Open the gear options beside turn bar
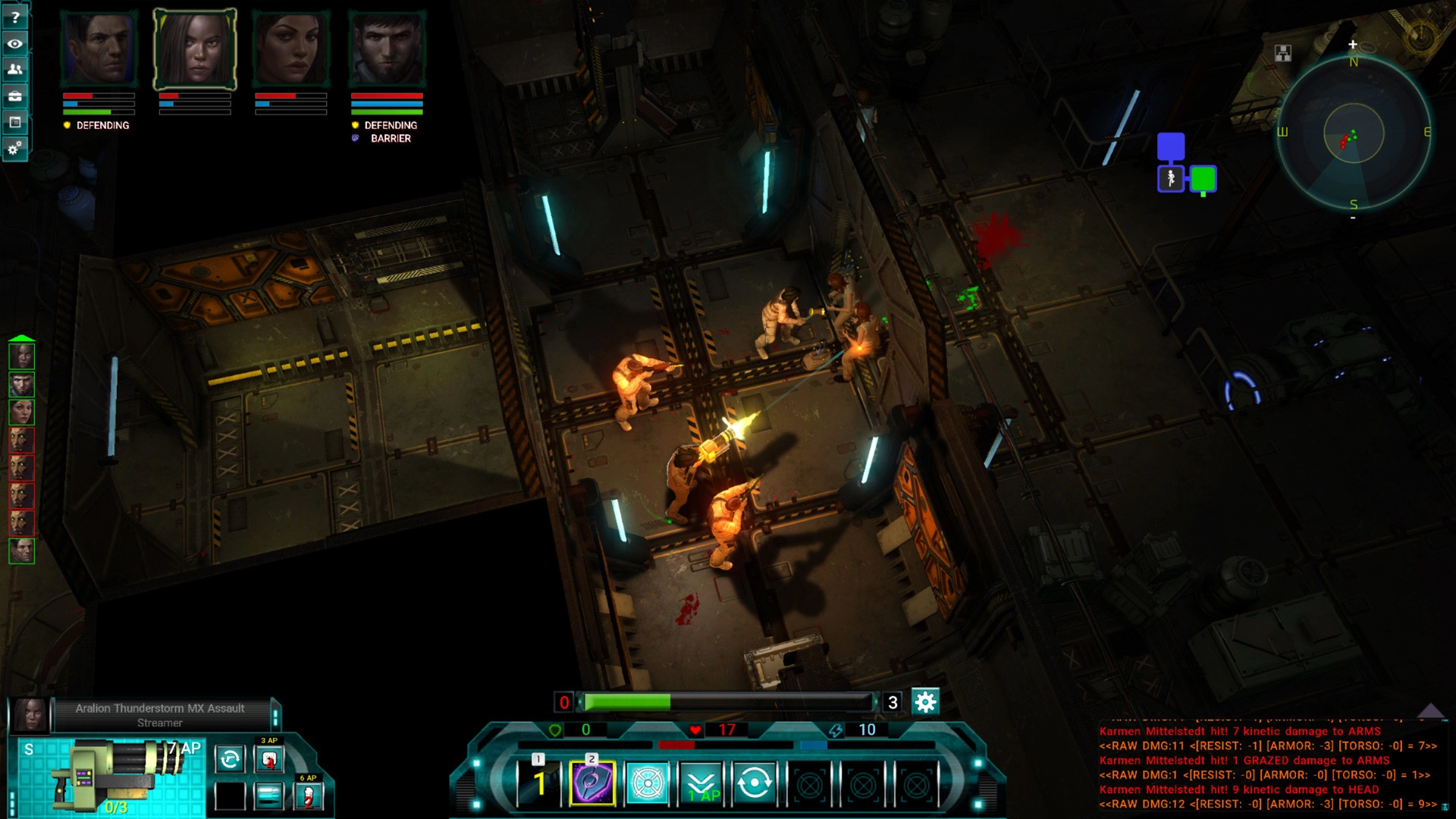The width and height of the screenshot is (1456, 819). (x=925, y=702)
